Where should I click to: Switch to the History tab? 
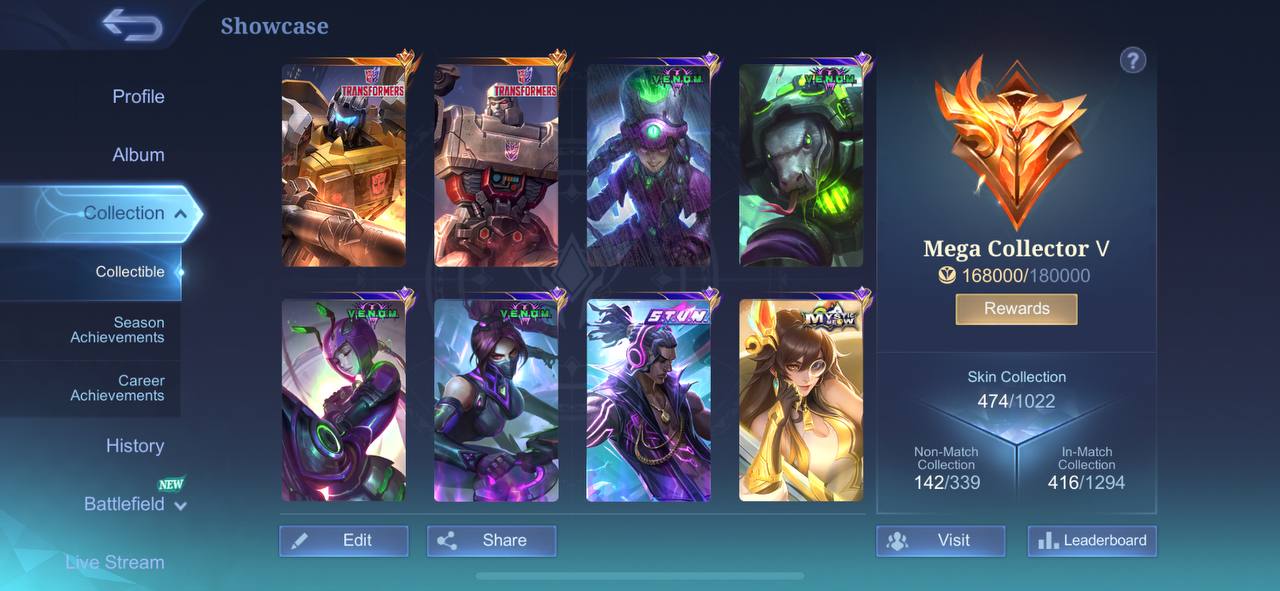pos(135,446)
